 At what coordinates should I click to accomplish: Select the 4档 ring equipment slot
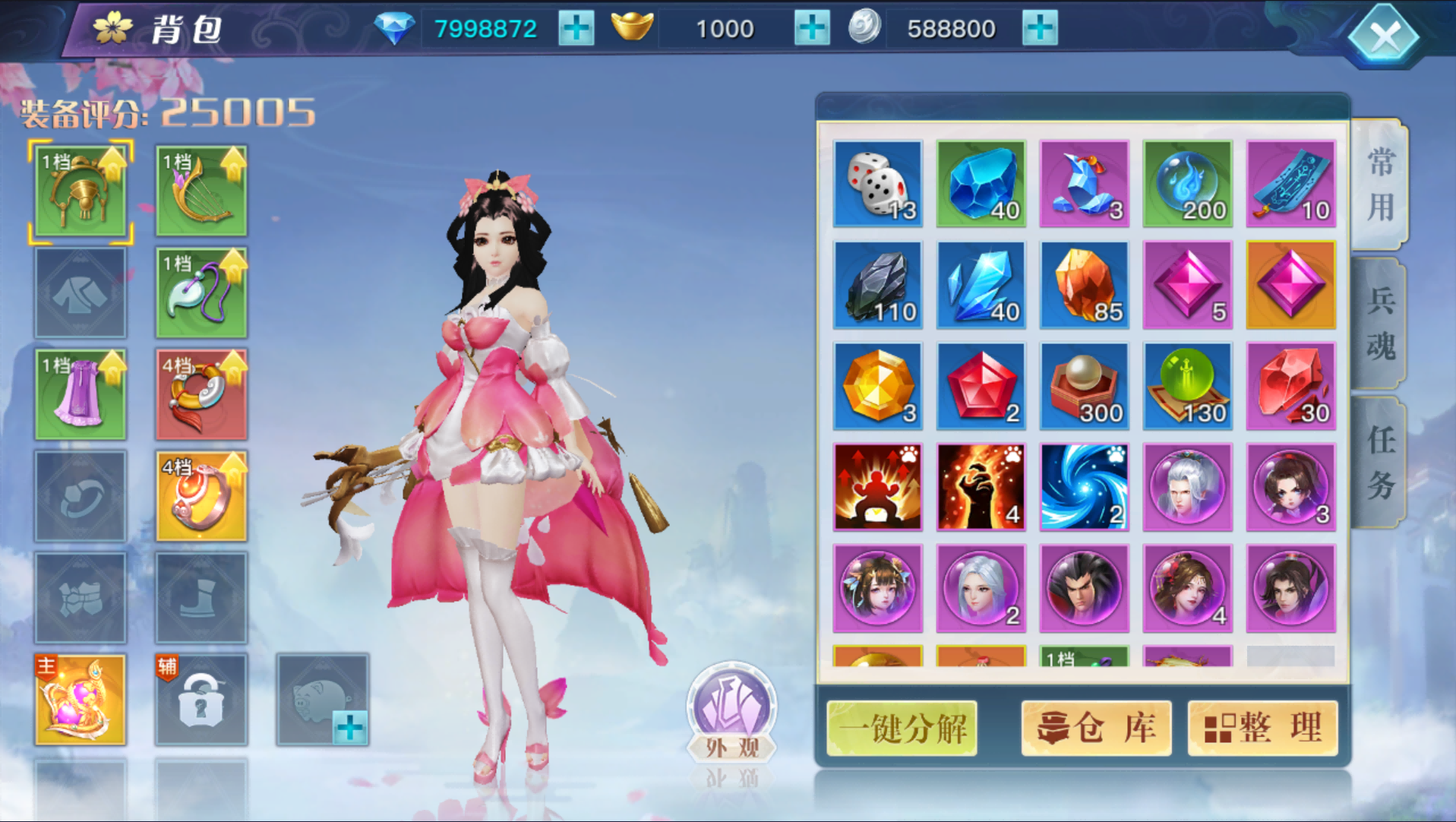point(201,498)
